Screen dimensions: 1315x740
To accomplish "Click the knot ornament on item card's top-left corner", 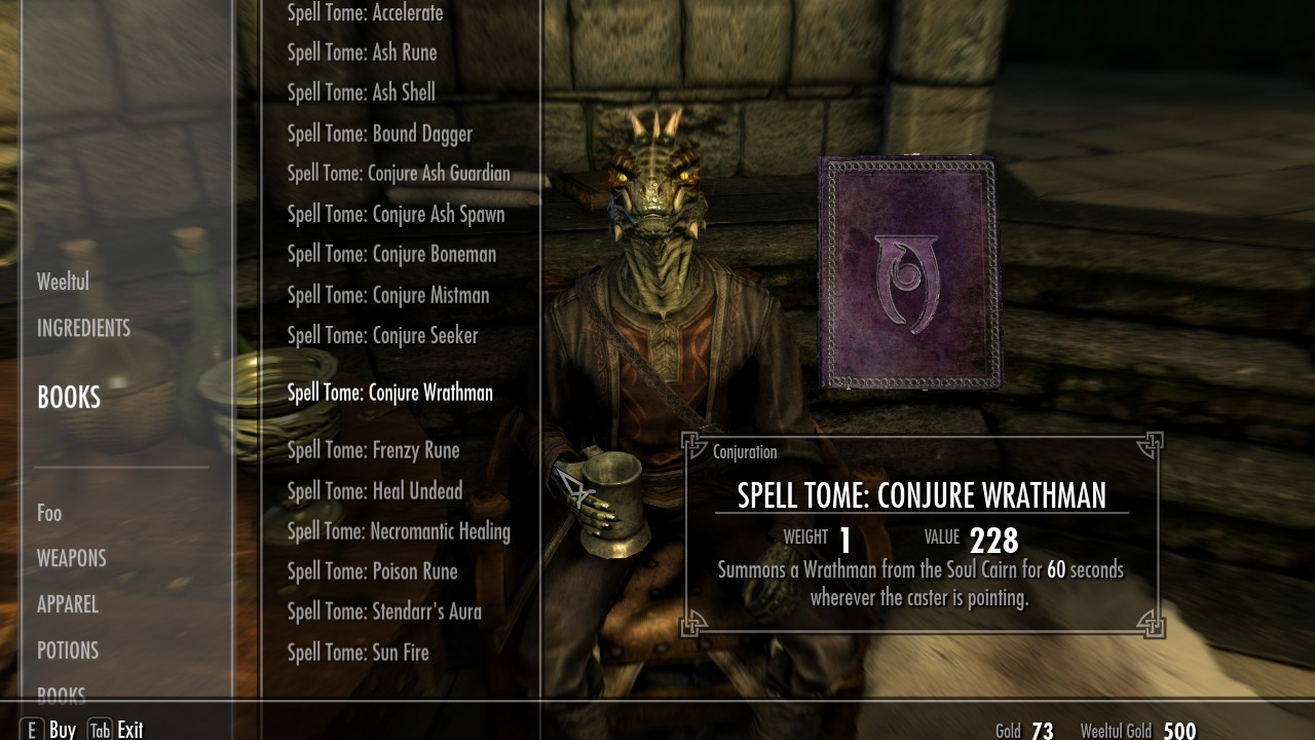I will 695,444.
